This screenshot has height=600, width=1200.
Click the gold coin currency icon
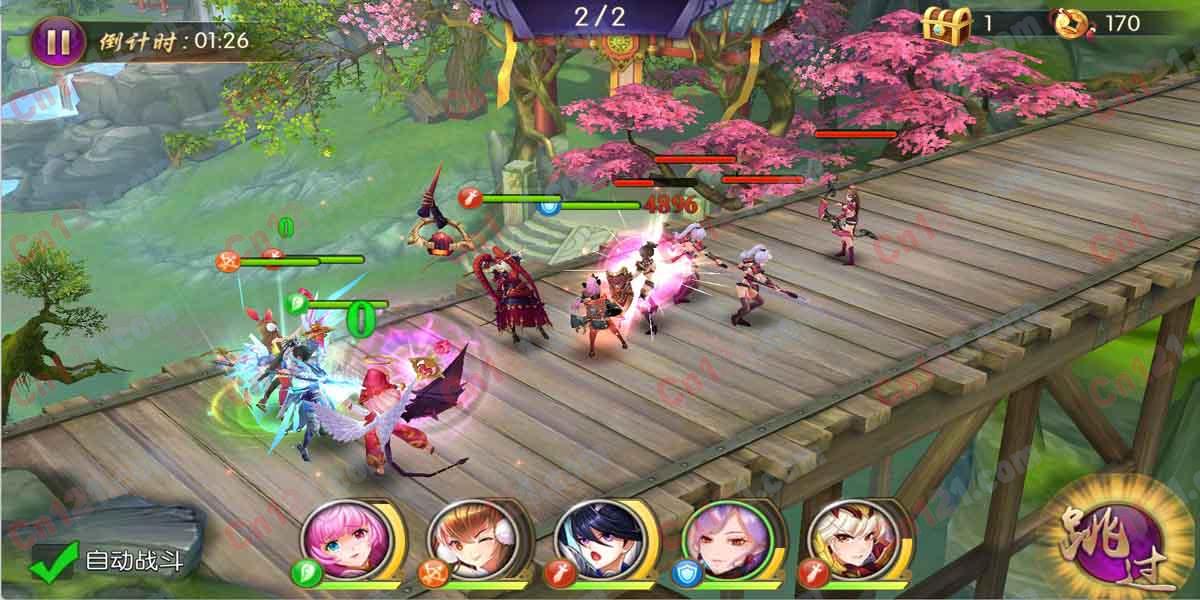1073,23
